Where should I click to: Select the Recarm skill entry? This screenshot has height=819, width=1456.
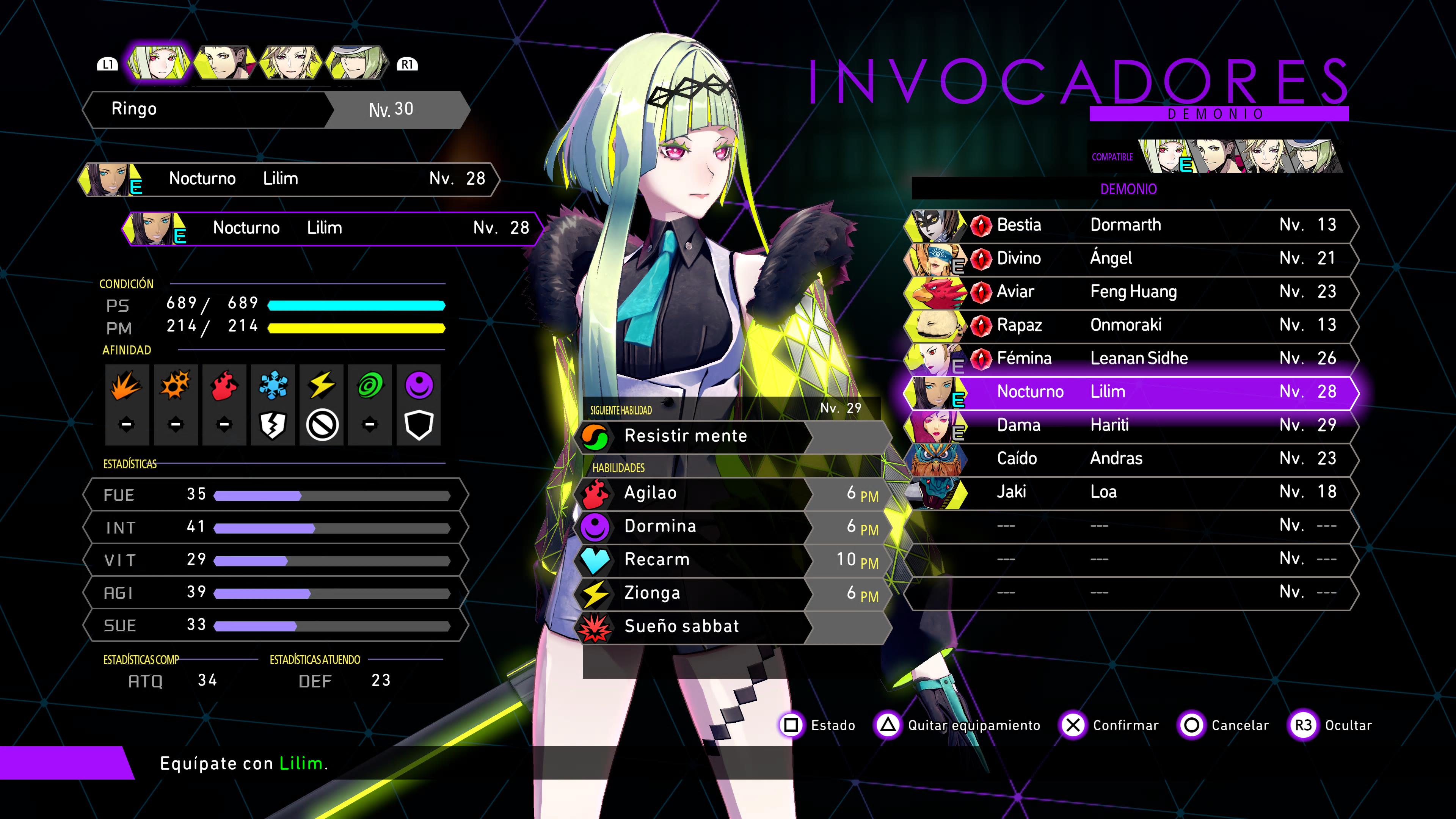coord(729,560)
